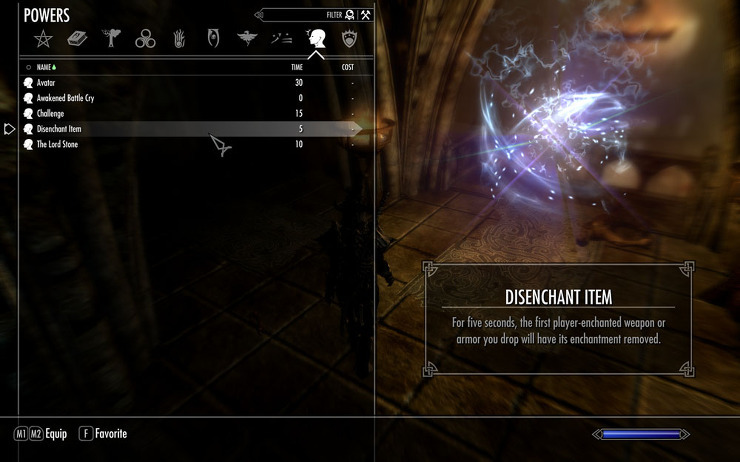Screen dimensions: 740x462
Task: Show all spells via the star tab
Action: pyautogui.click(x=43, y=39)
